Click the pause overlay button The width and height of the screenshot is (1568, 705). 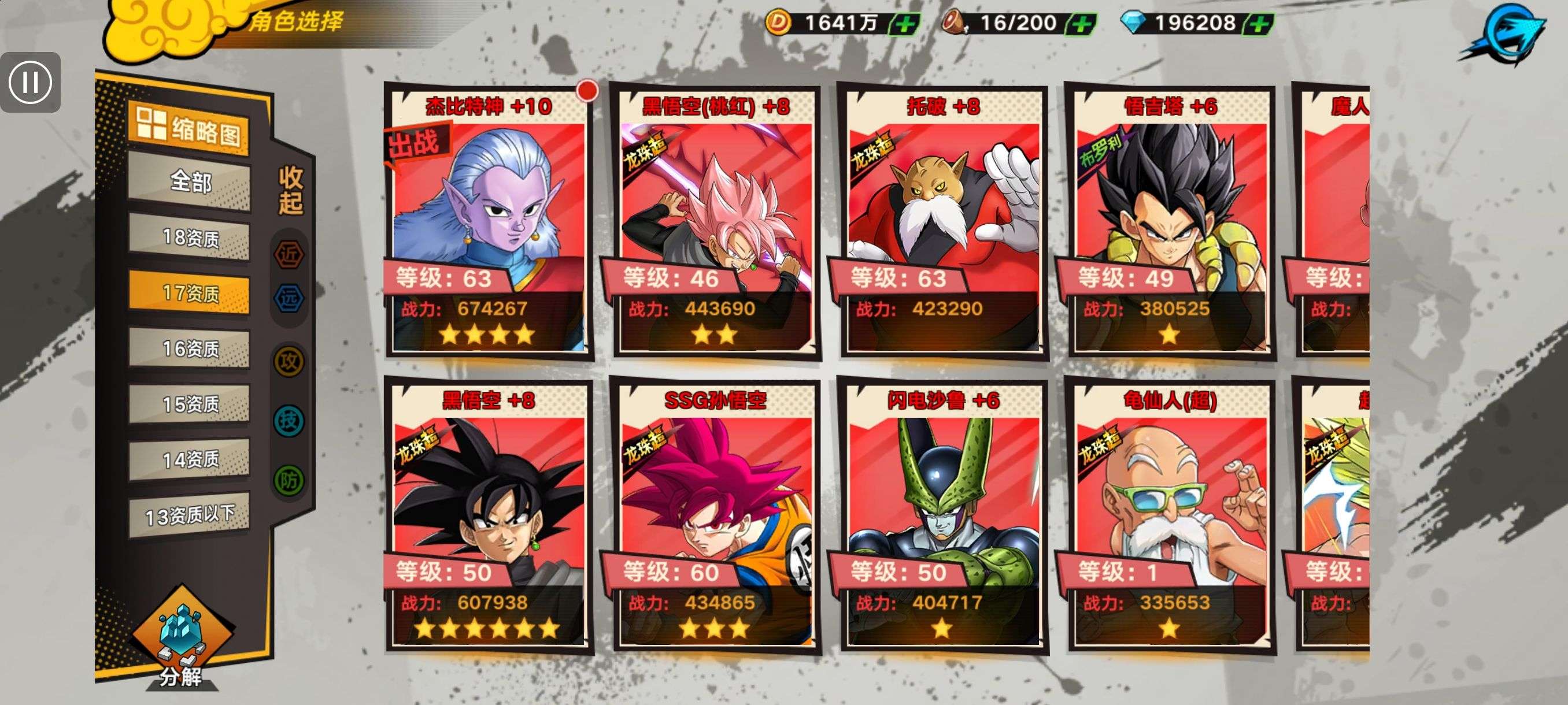pyautogui.click(x=31, y=82)
